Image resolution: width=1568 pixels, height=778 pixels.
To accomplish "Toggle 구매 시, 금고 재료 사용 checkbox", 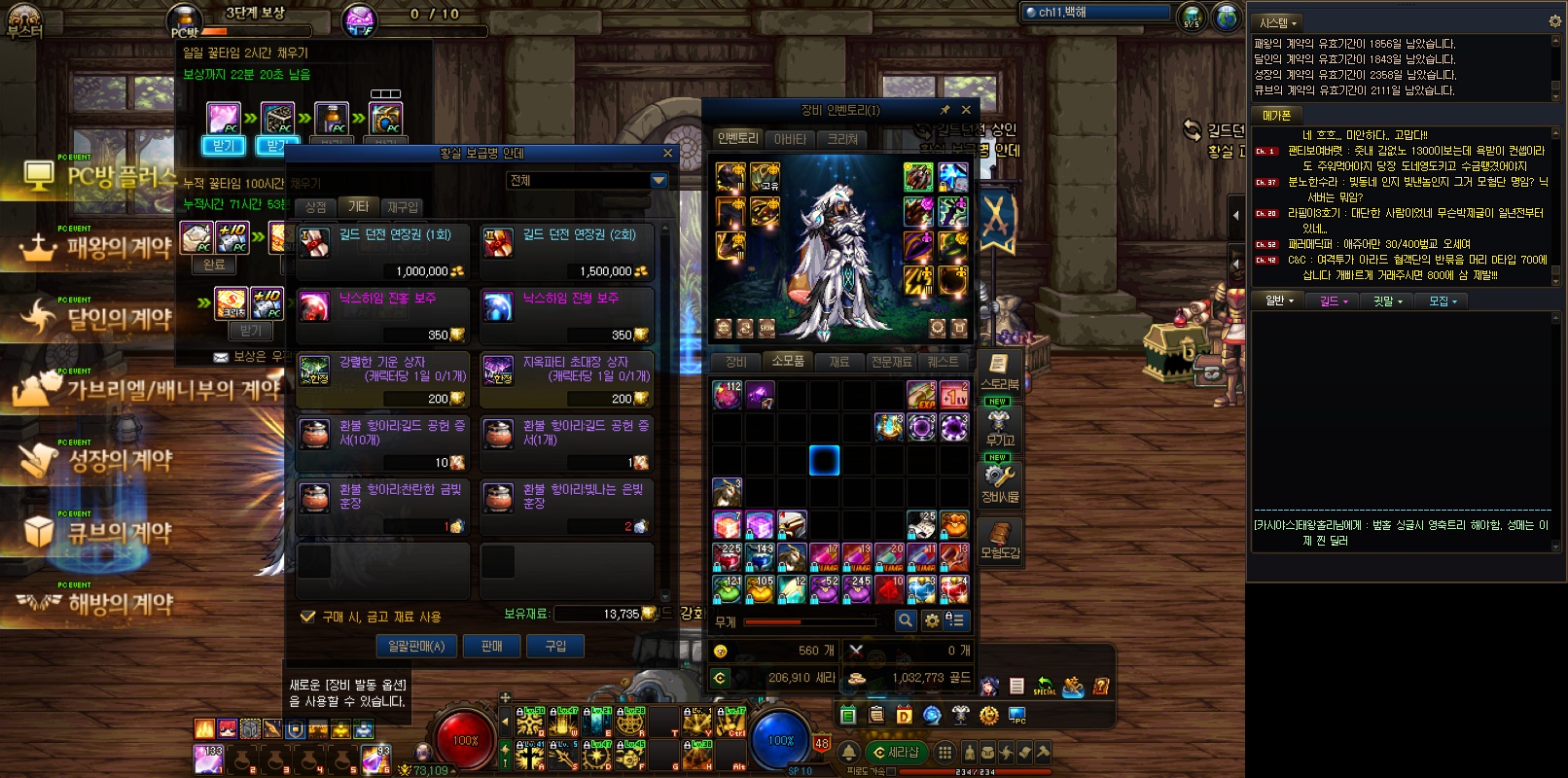I will point(308,617).
